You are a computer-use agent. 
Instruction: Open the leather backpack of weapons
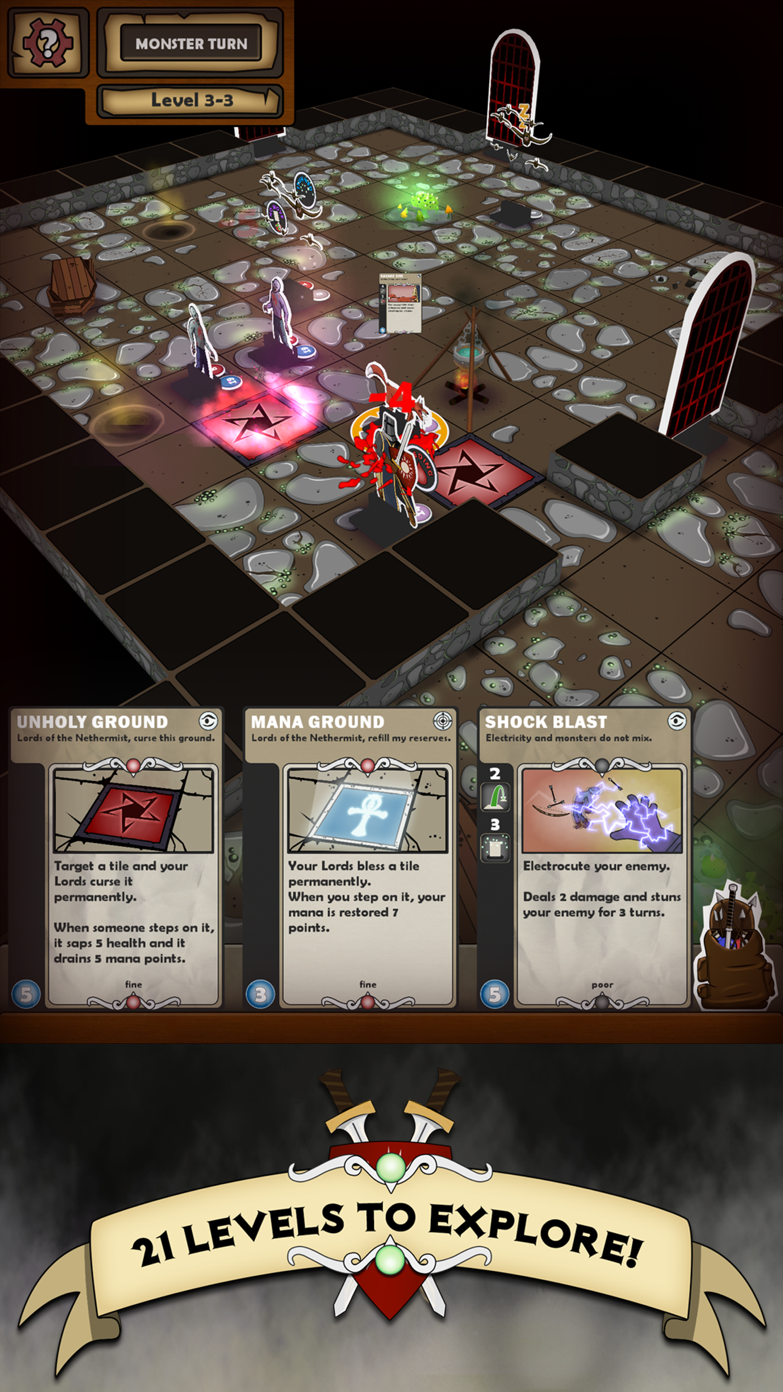pyautogui.click(x=735, y=948)
